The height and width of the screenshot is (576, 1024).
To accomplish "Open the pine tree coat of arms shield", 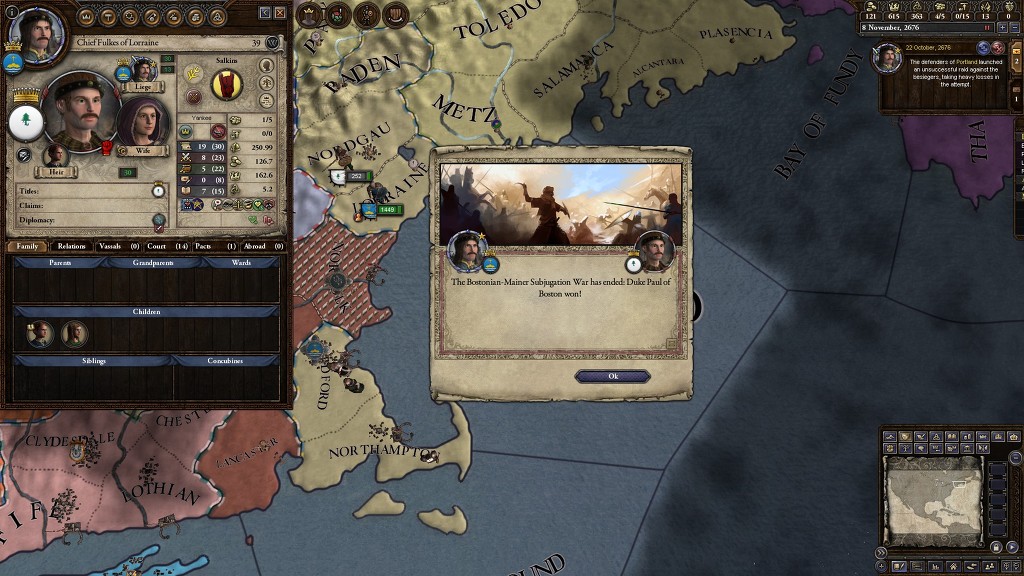I will [25, 122].
